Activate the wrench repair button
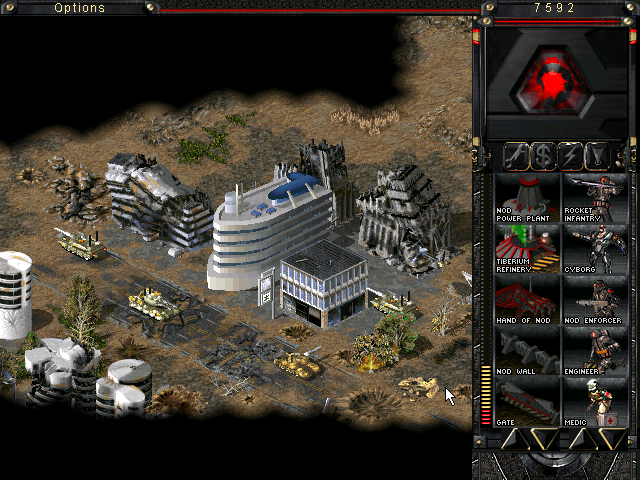Viewport: 640px width, 480px height. (516, 156)
